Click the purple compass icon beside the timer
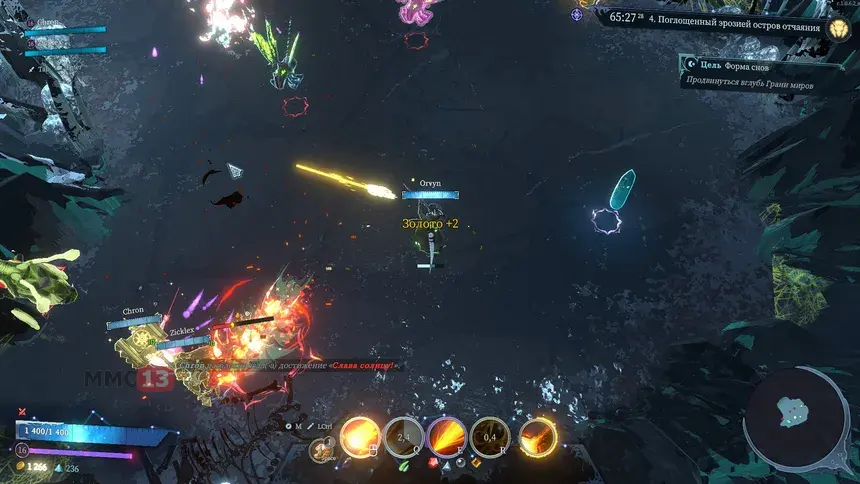This screenshot has width=860, height=484. tap(578, 15)
